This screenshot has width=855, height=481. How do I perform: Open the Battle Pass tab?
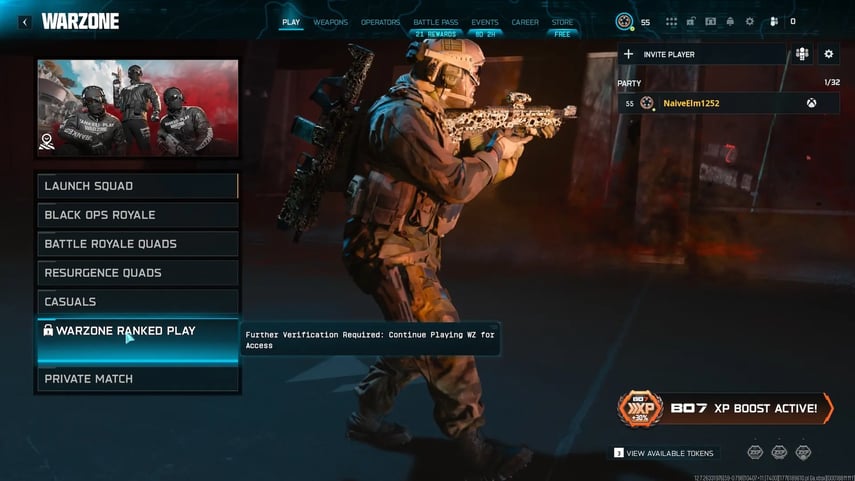click(x=435, y=22)
